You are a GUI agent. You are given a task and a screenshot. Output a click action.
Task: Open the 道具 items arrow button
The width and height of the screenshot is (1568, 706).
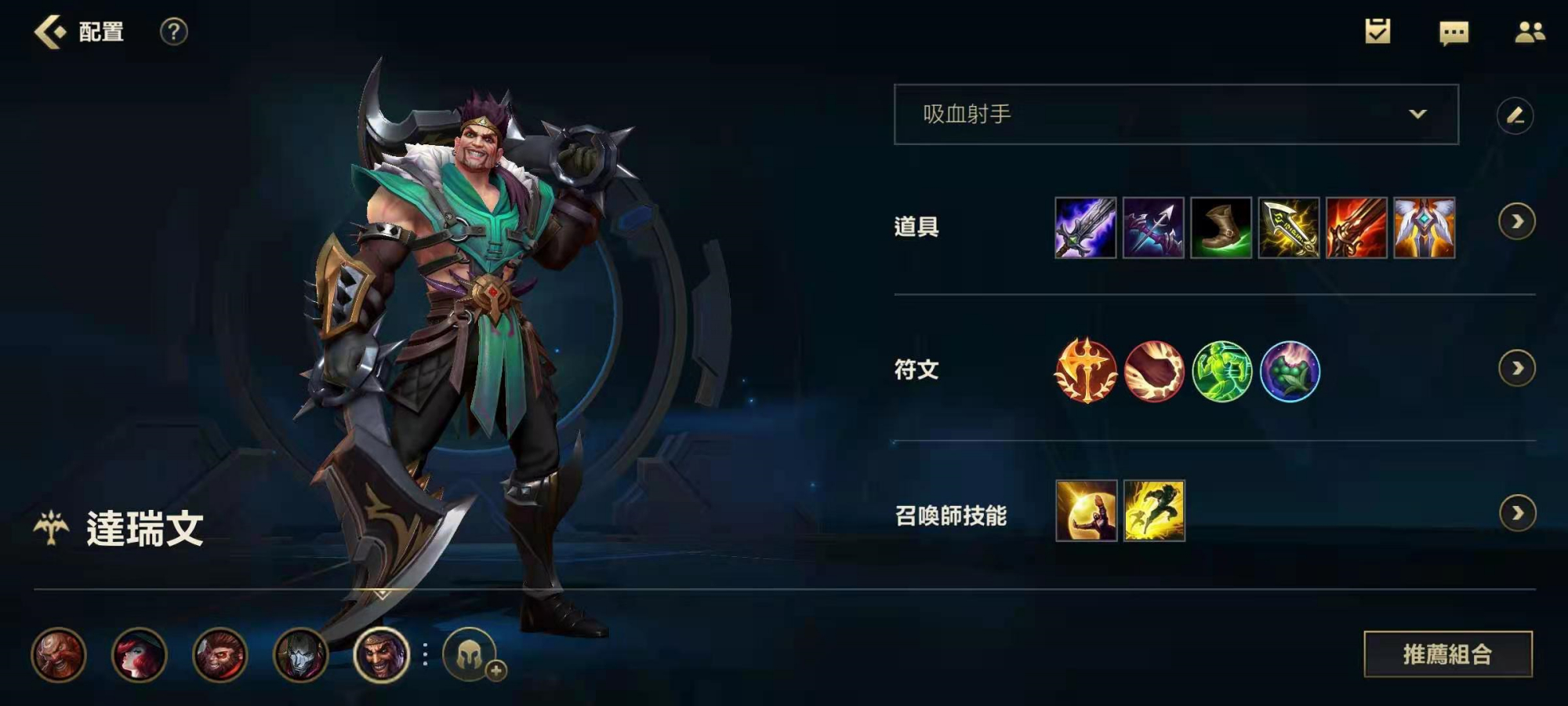[x=1516, y=222]
